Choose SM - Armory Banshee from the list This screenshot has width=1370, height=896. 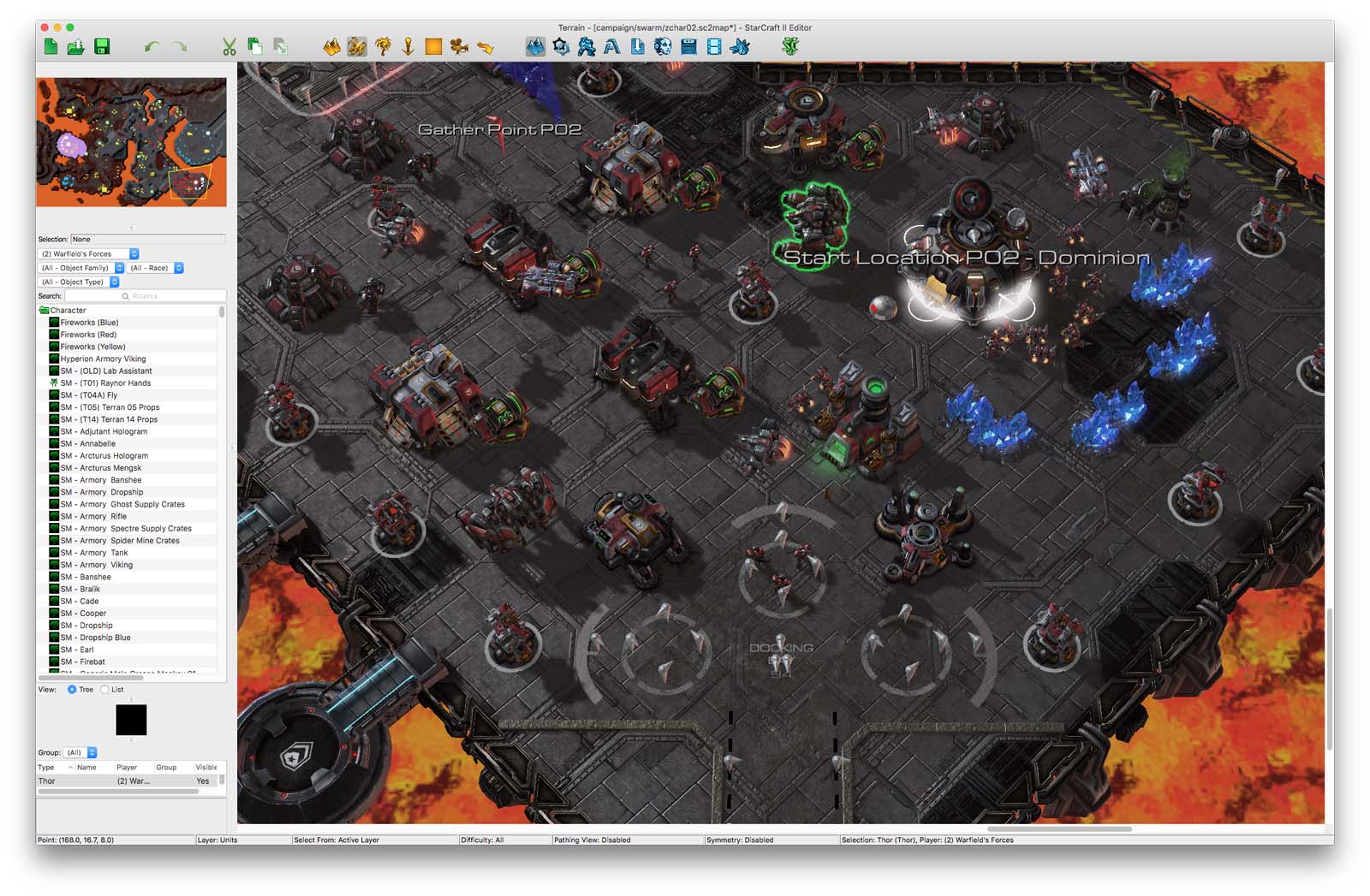[x=100, y=480]
